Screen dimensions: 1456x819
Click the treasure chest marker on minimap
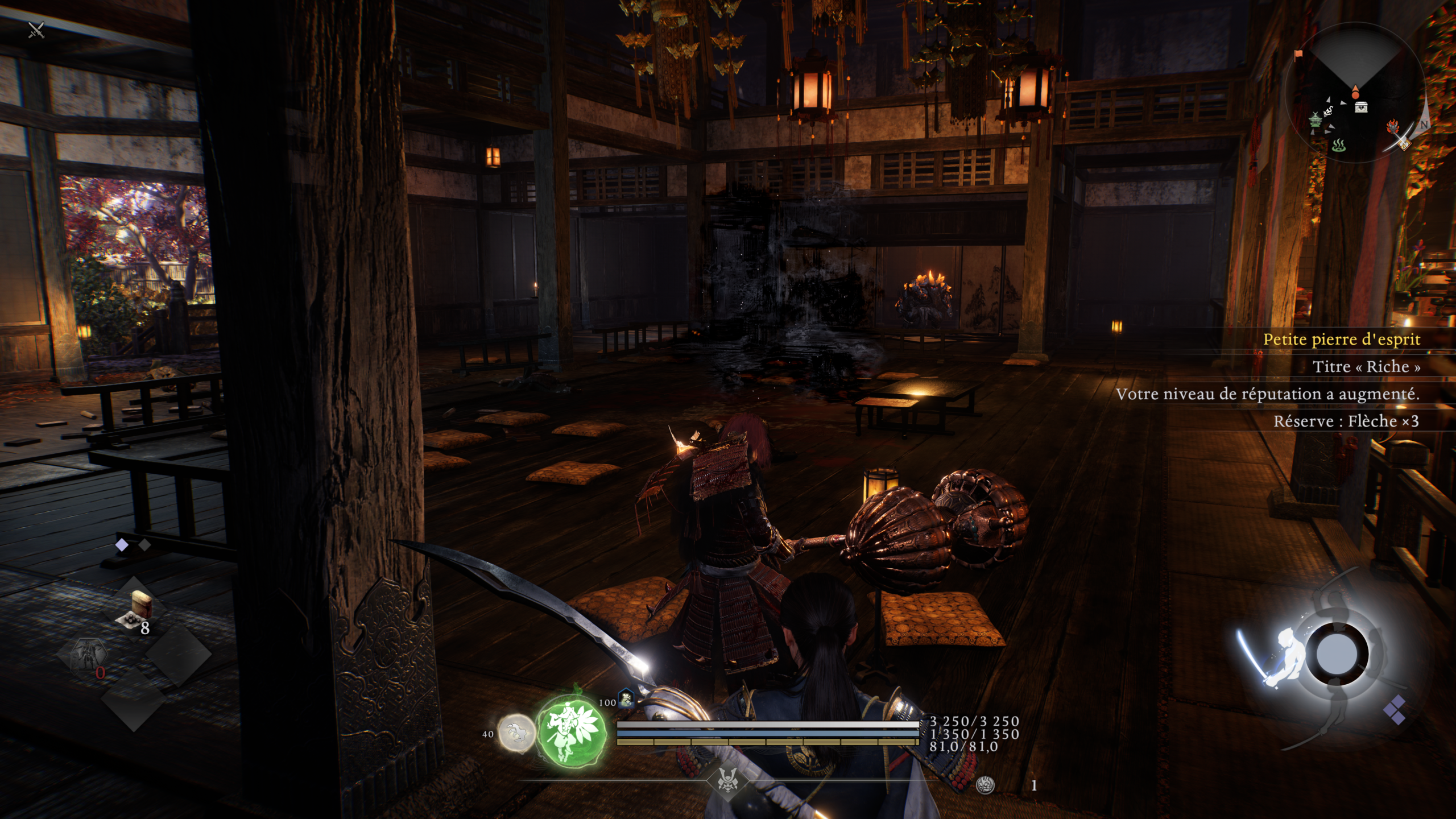tap(1361, 107)
